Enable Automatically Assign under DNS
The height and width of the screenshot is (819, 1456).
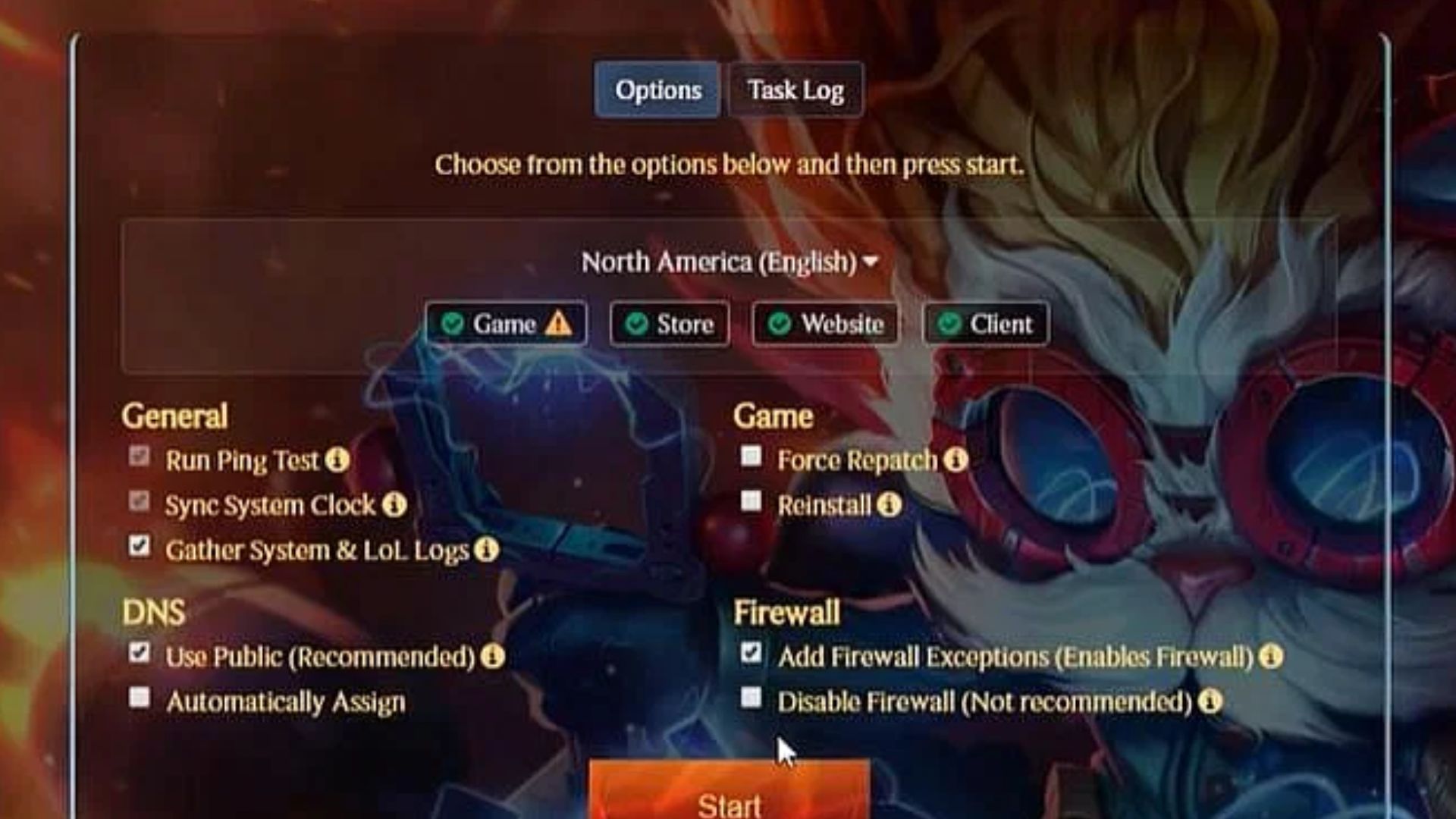(140, 697)
